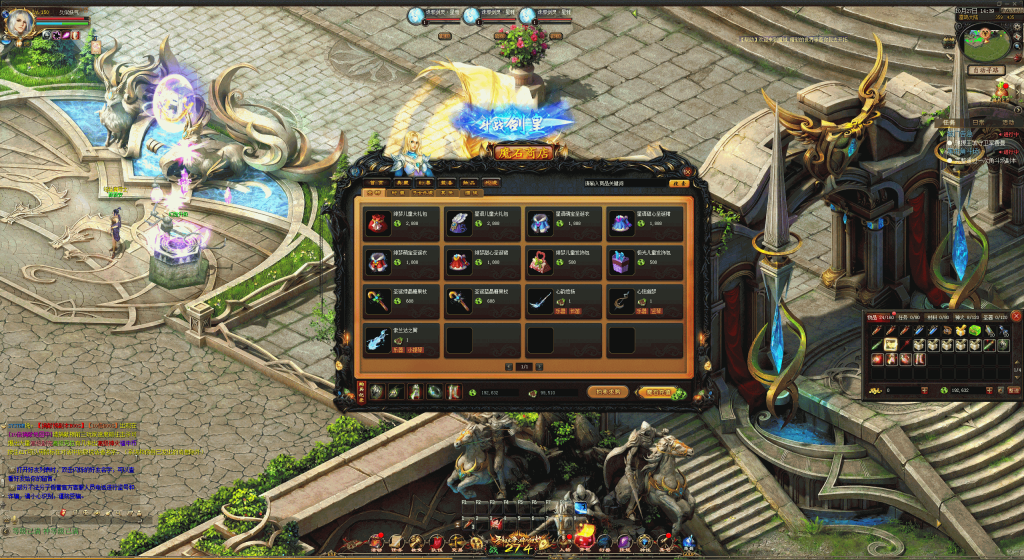This screenshot has width=1024, height=560.
Task: Switch to the 日常 daily tracker tab
Action: (x=979, y=122)
